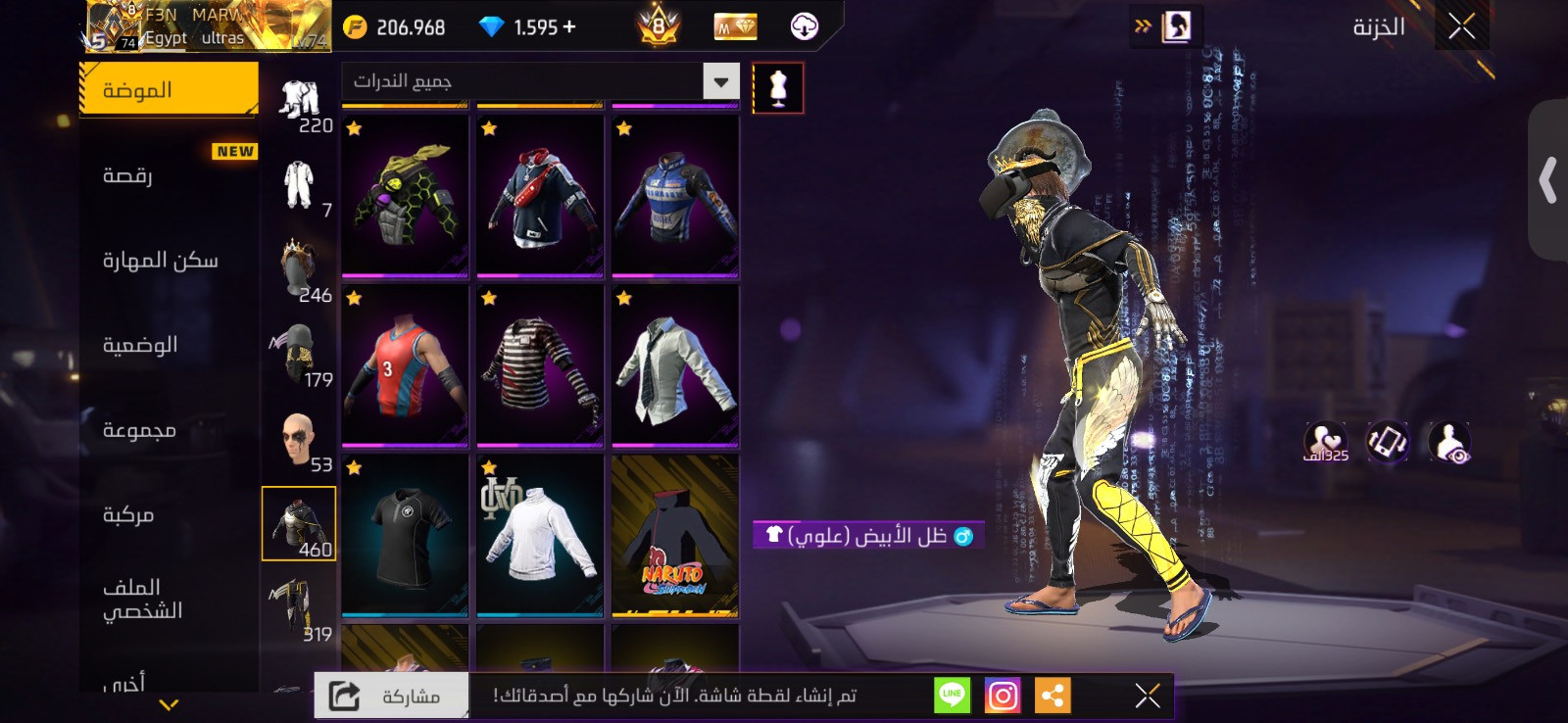Toggle the star on the red number 3 jersey
Image resolution: width=1568 pixels, height=723 pixels.
(353, 298)
